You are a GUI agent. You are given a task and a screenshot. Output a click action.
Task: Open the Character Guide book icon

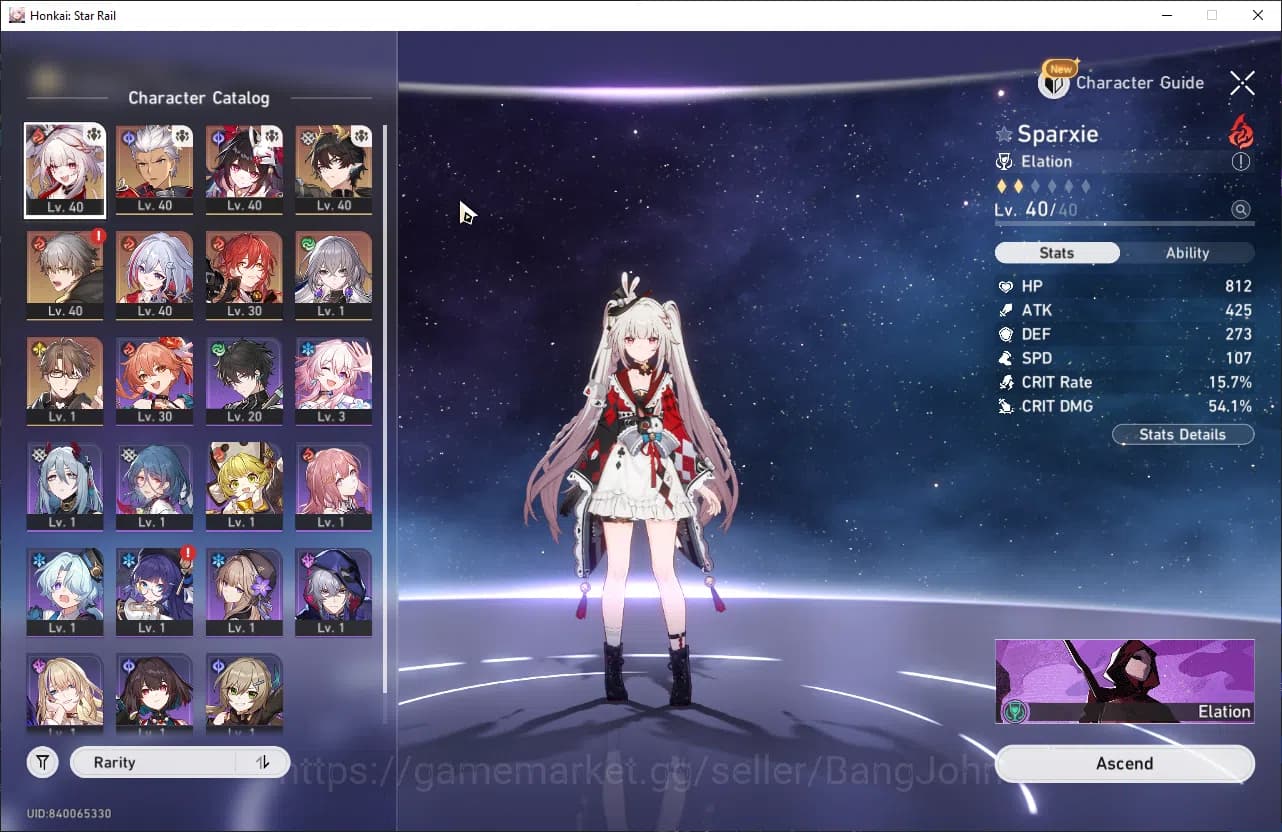pyautogui.click(x=1056, y=83)
